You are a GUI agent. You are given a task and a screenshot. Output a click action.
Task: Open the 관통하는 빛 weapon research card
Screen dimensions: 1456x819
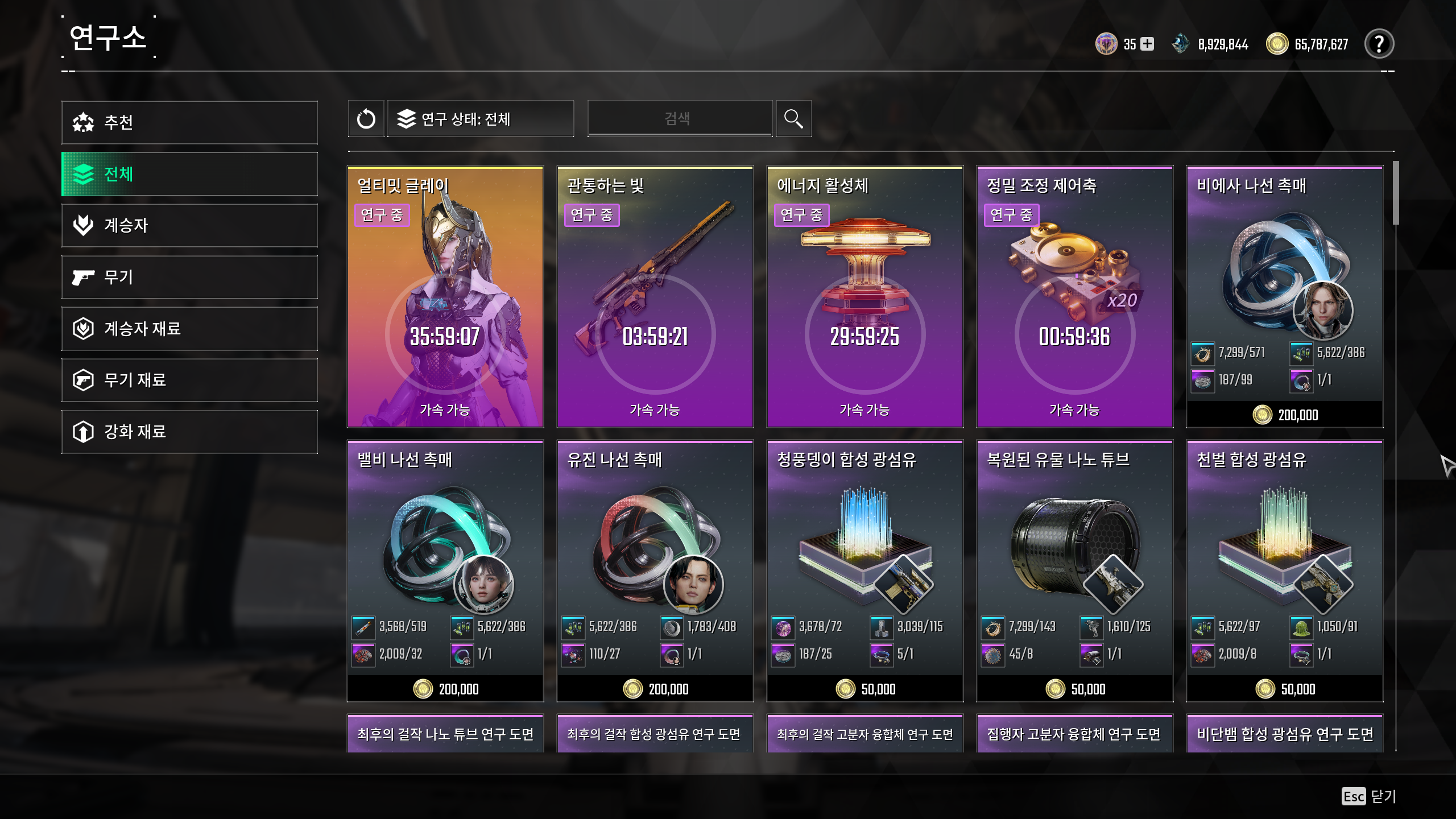[x=655, y=296]
